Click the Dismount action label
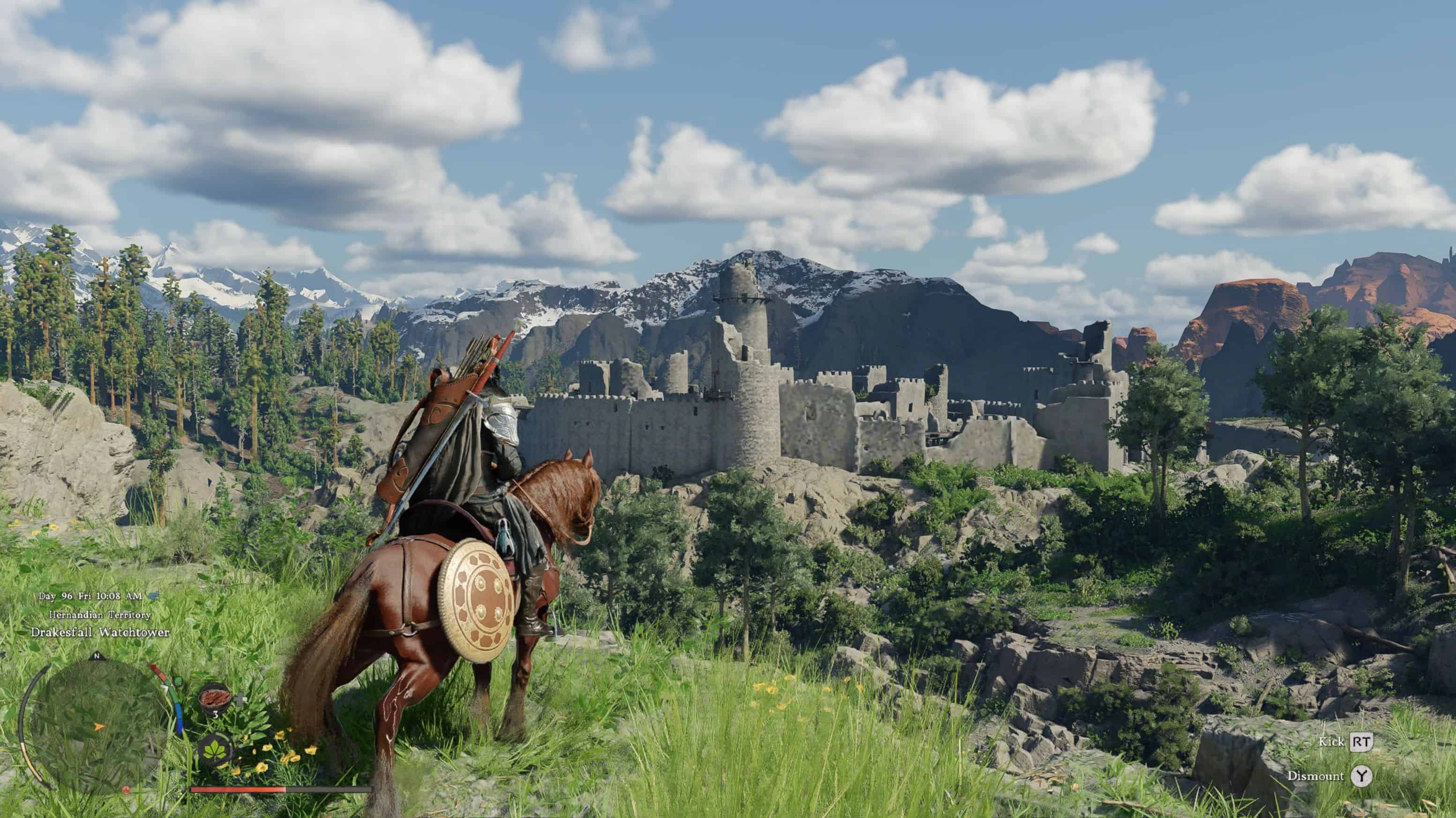 click(1317, 777)
